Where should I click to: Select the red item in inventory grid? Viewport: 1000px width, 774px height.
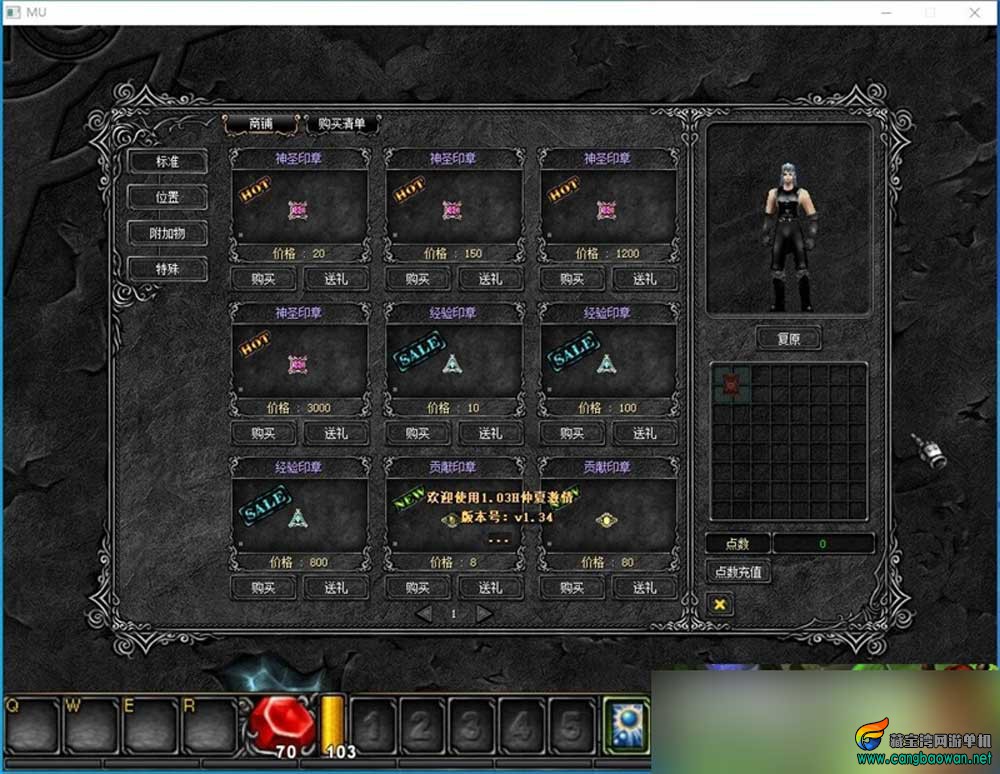(x=730, y=382)
